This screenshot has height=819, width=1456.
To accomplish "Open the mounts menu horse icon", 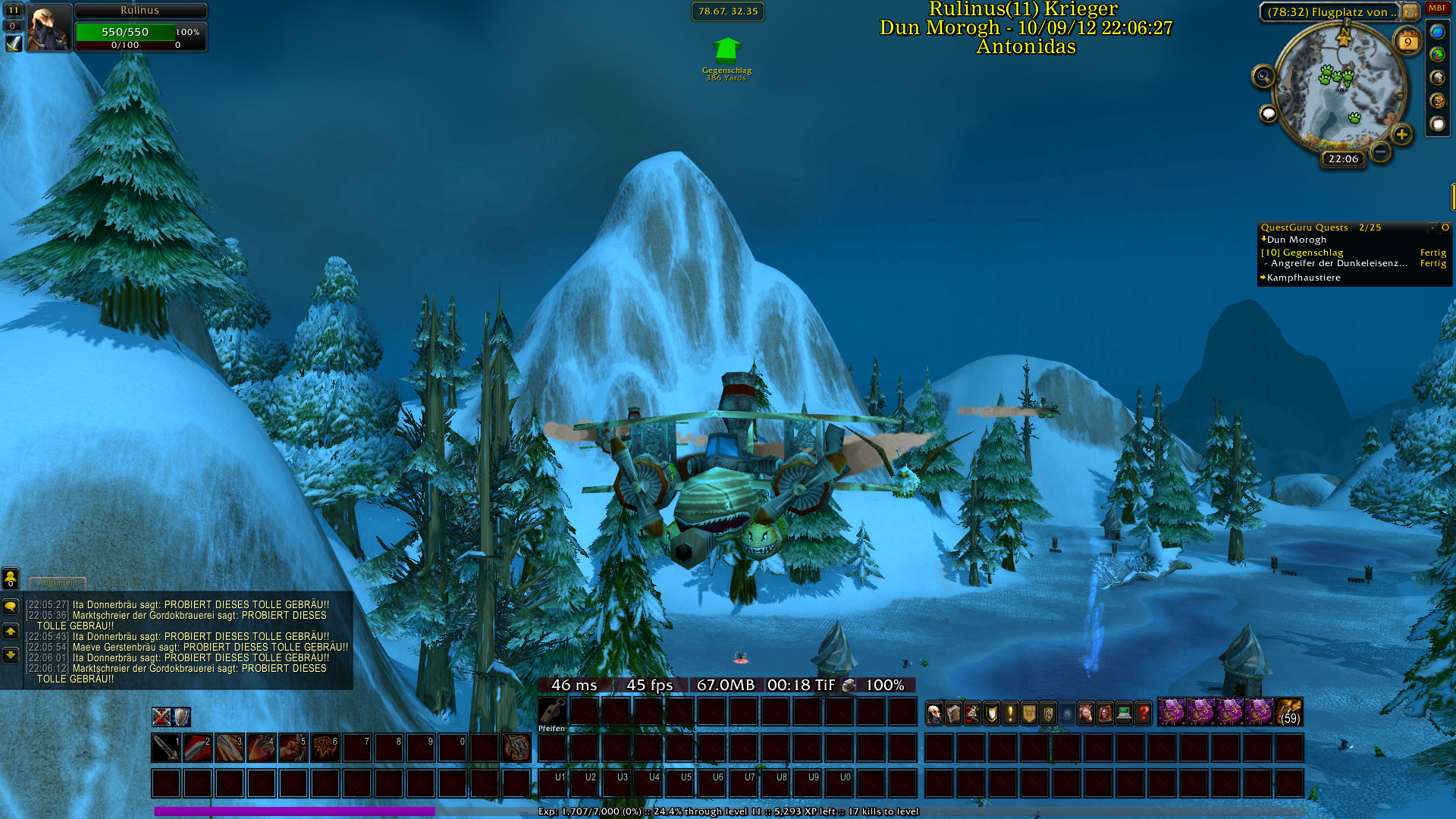I will point(1086,713).
